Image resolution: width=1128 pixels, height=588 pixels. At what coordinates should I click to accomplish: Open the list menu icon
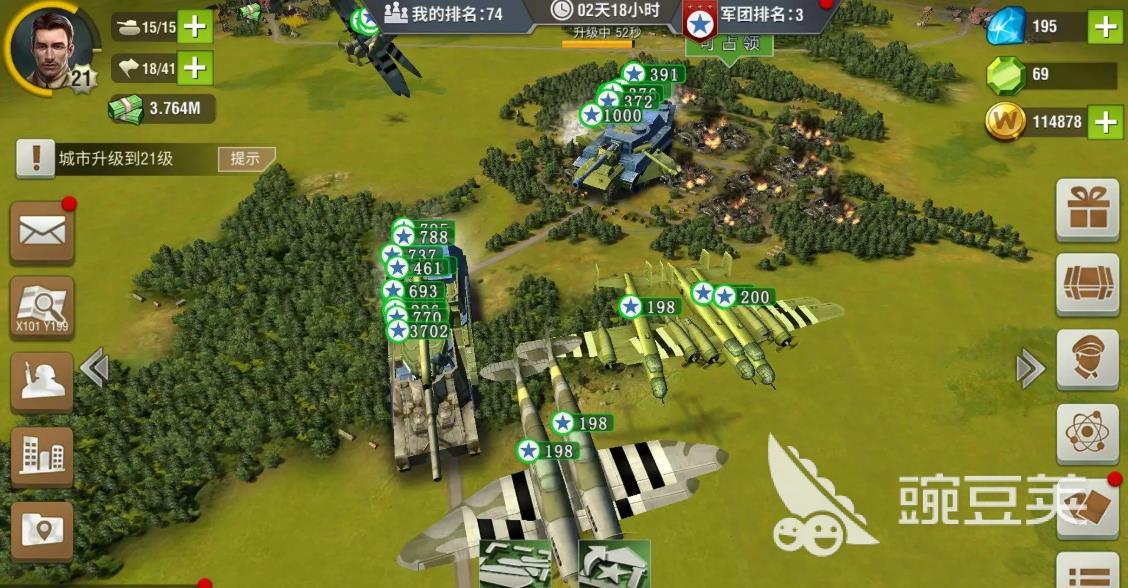[1087, 570]
